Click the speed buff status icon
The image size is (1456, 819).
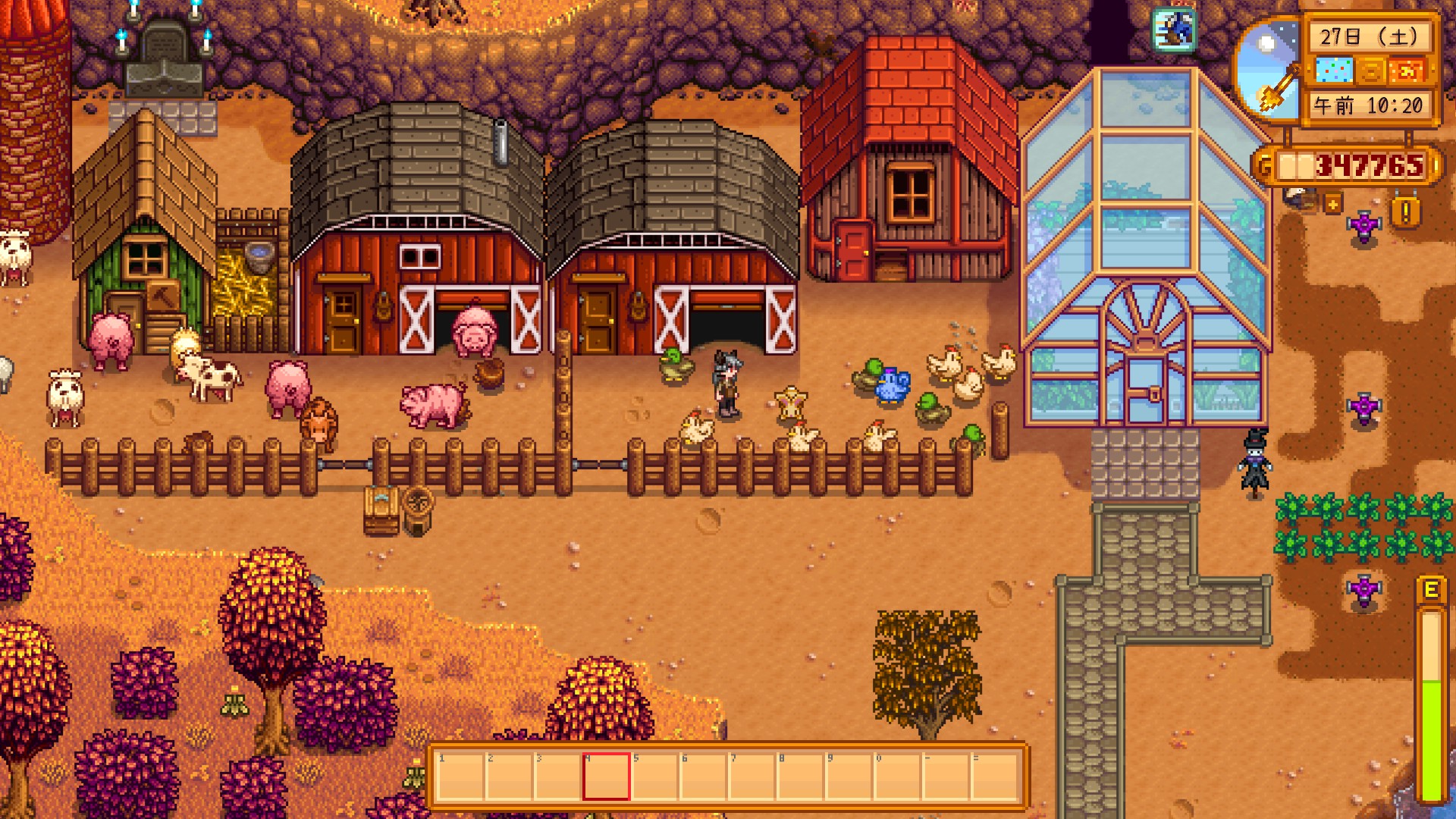(x=1173, y=30)
